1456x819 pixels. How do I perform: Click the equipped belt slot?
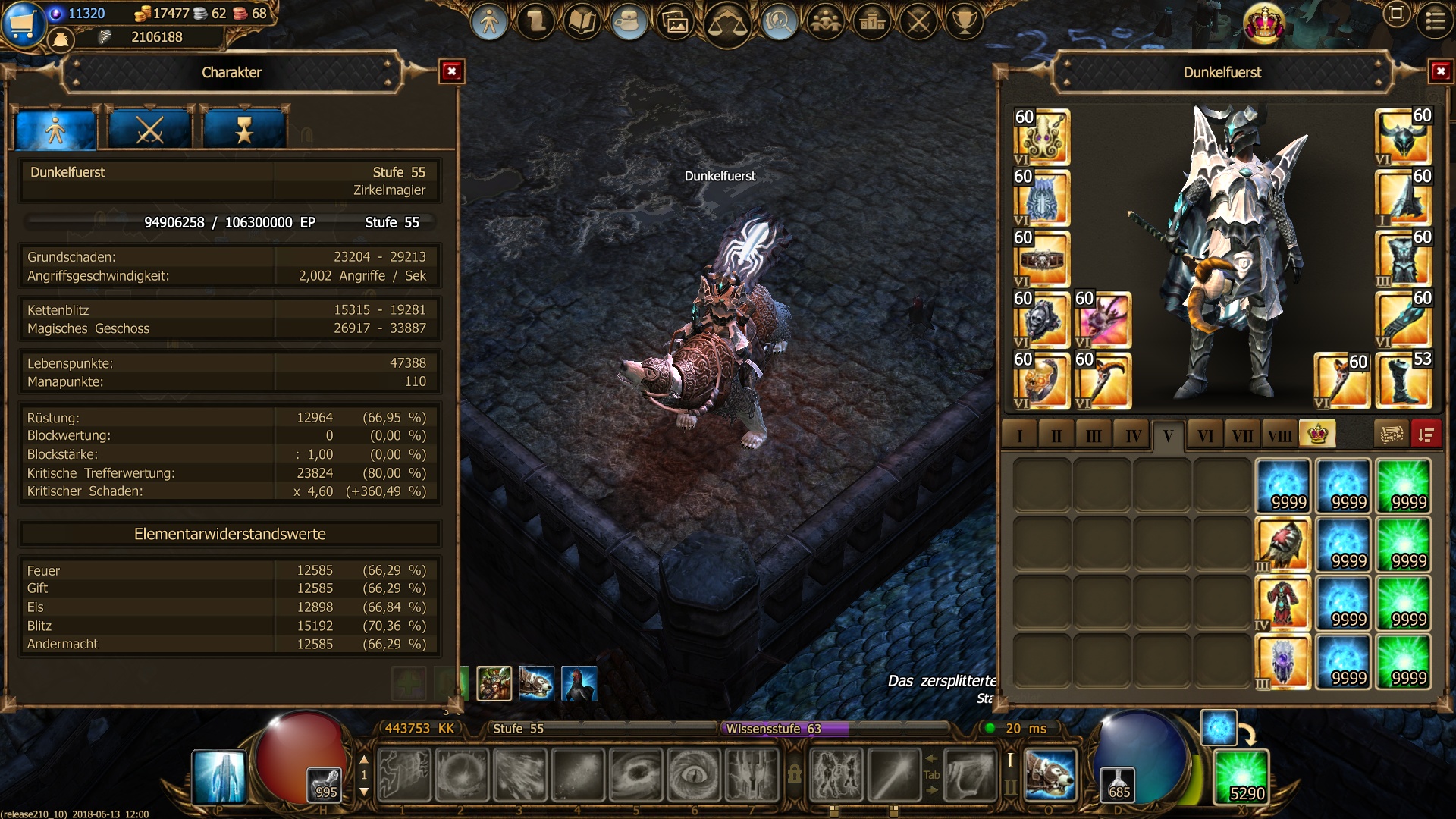[x=1042, y=259]
